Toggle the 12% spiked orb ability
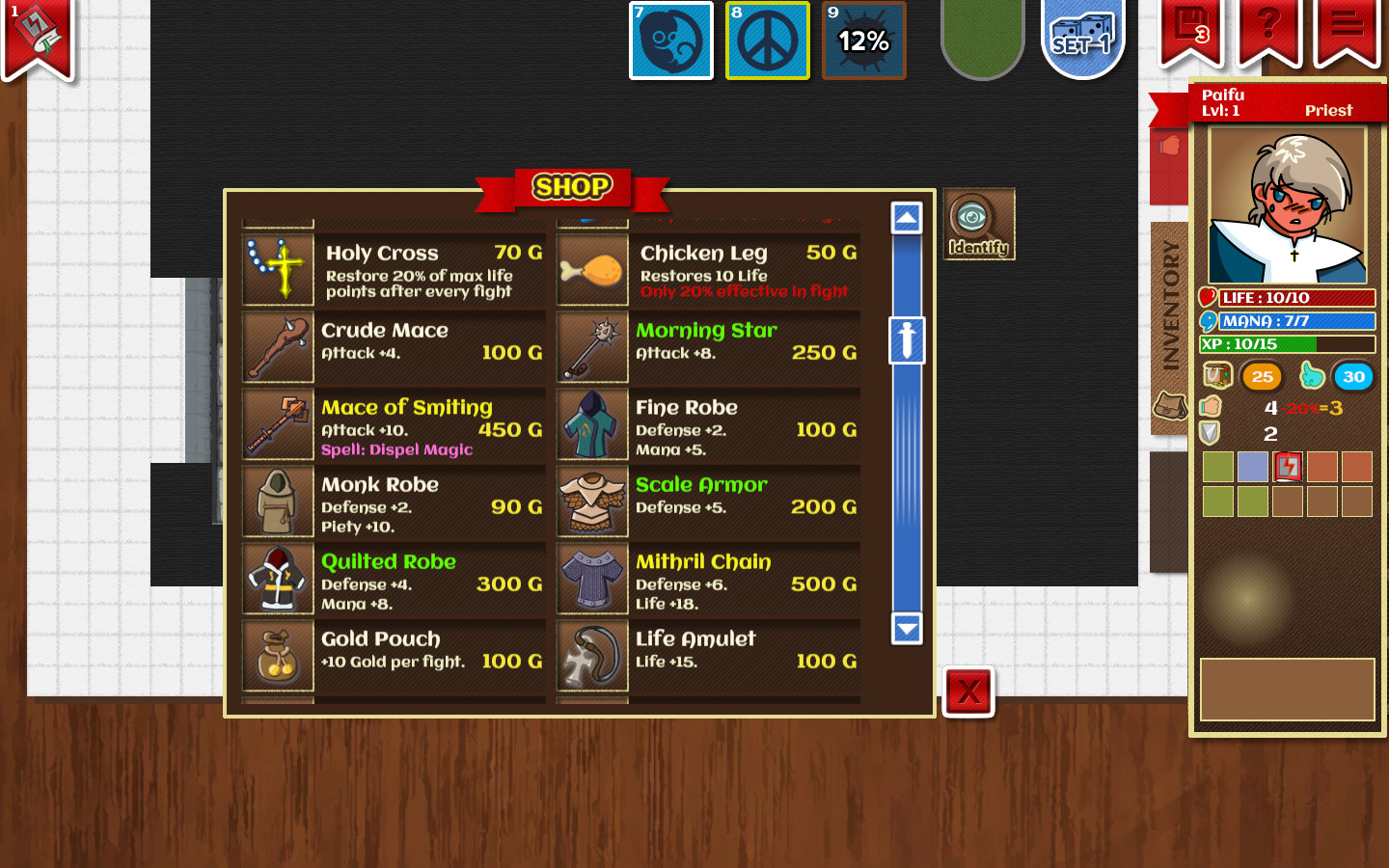The height and width of the screenshot is (868, 1389). tap(863, 40)
